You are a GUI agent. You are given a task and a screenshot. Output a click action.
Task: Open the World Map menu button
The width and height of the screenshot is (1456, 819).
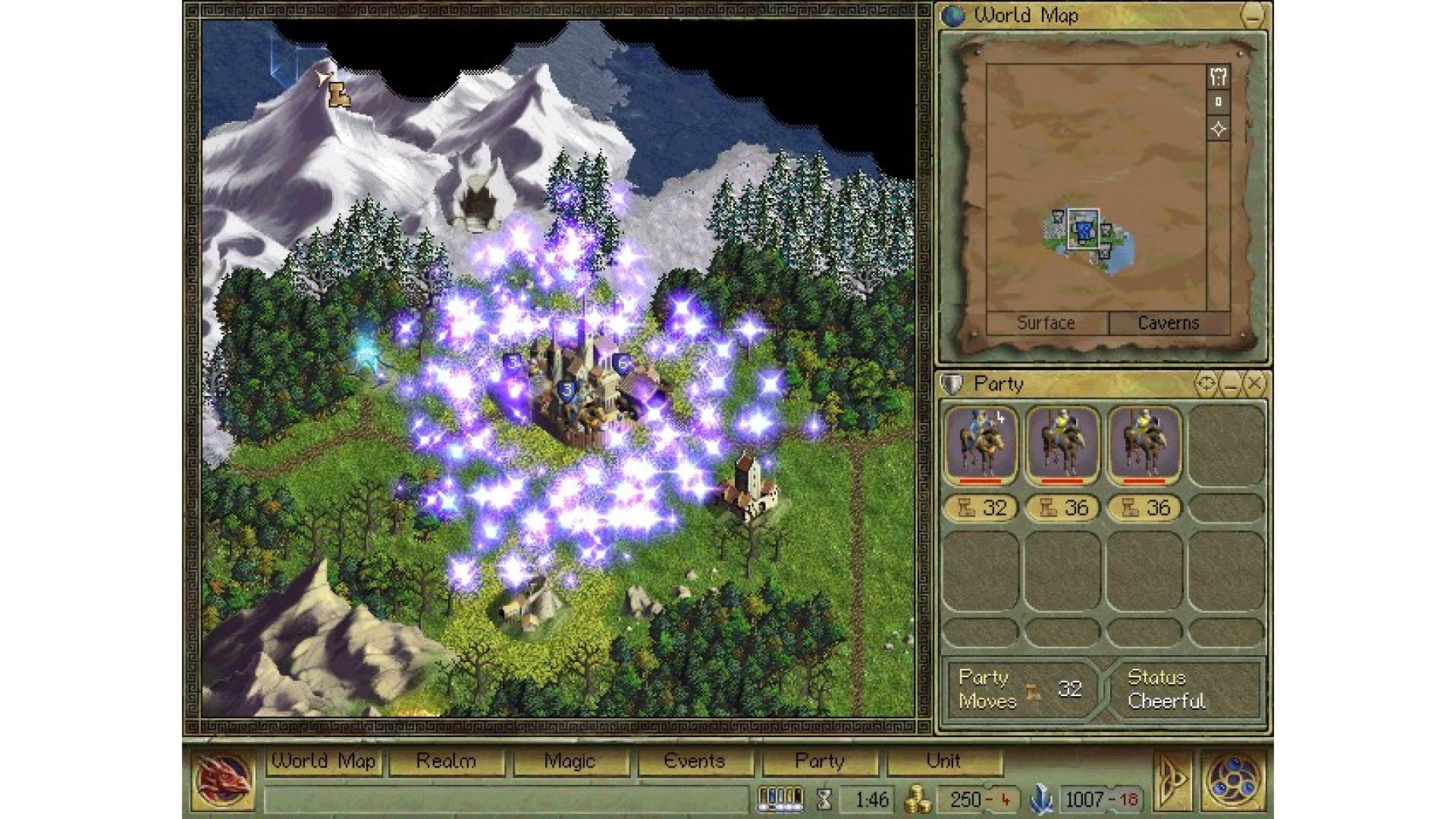pos(323,761)
